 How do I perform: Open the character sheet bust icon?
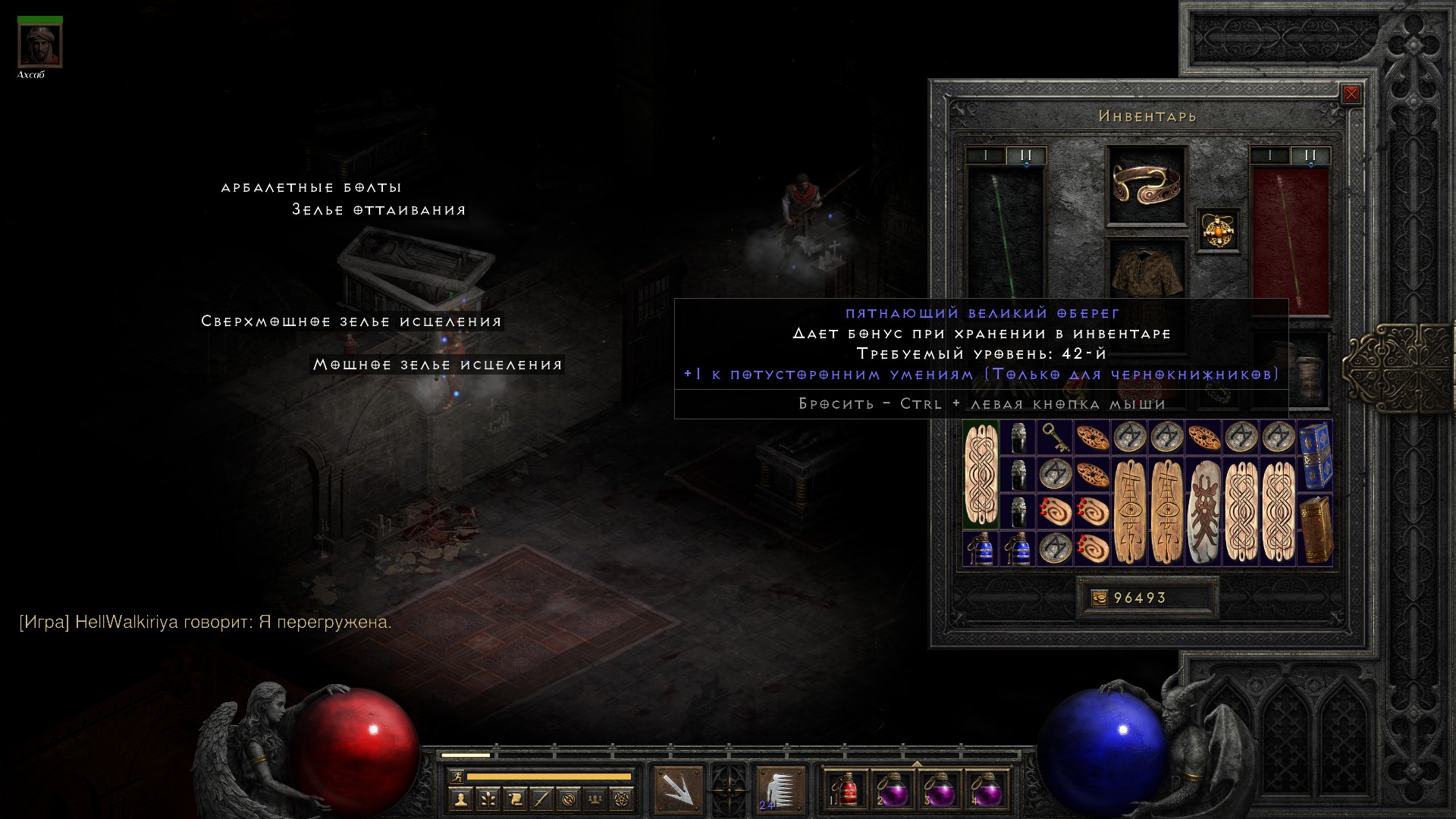[460, 799]
